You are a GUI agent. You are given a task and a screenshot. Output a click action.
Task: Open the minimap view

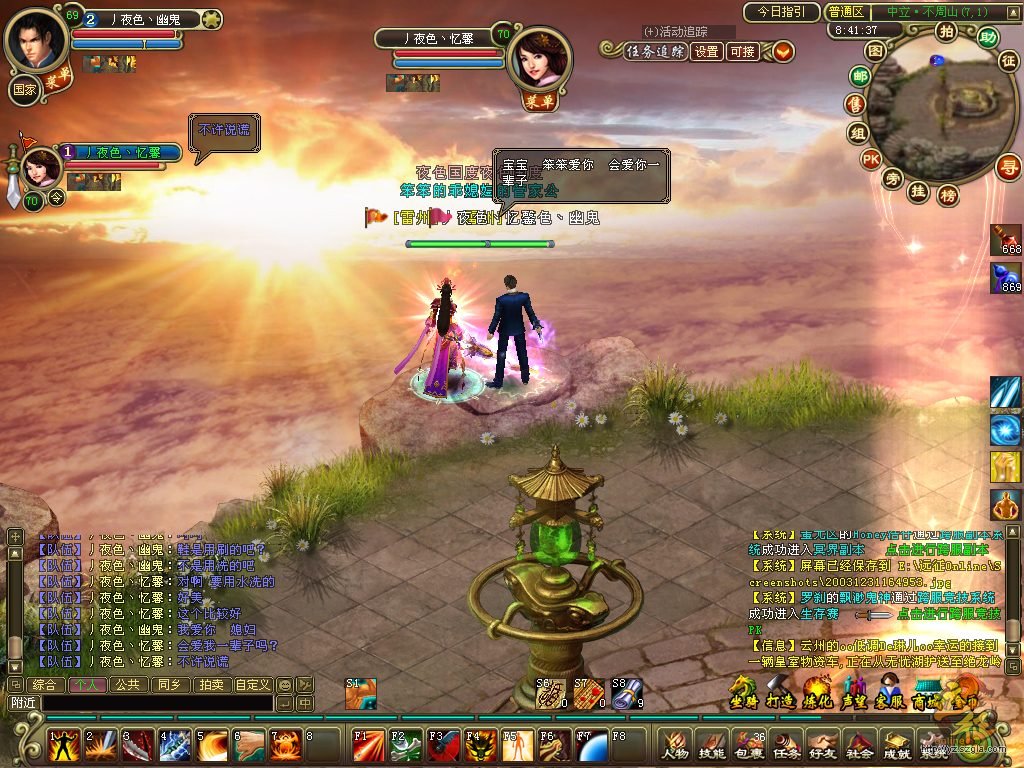coord(876,50)
